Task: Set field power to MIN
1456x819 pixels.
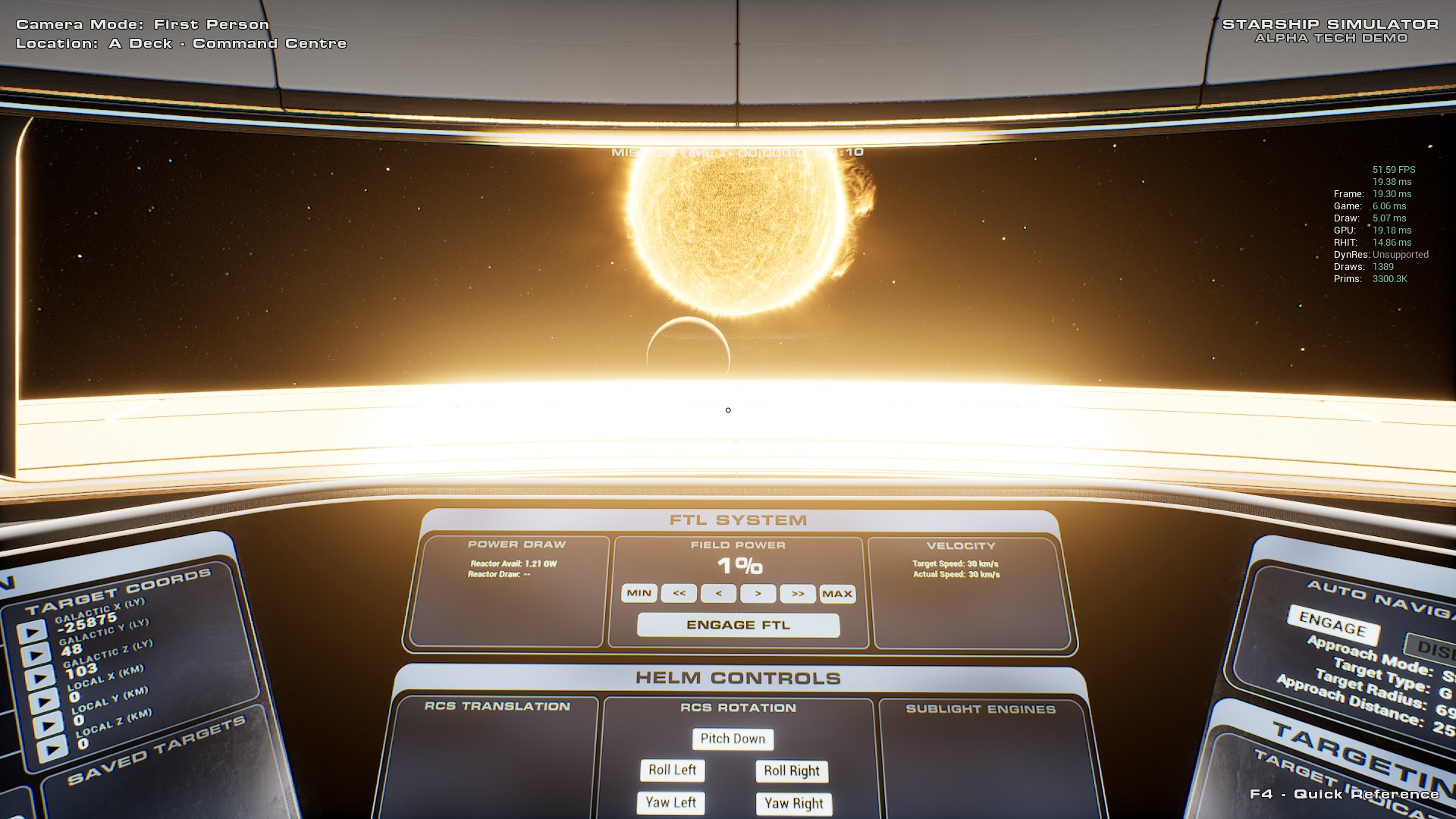Action: tap(639, 593)
